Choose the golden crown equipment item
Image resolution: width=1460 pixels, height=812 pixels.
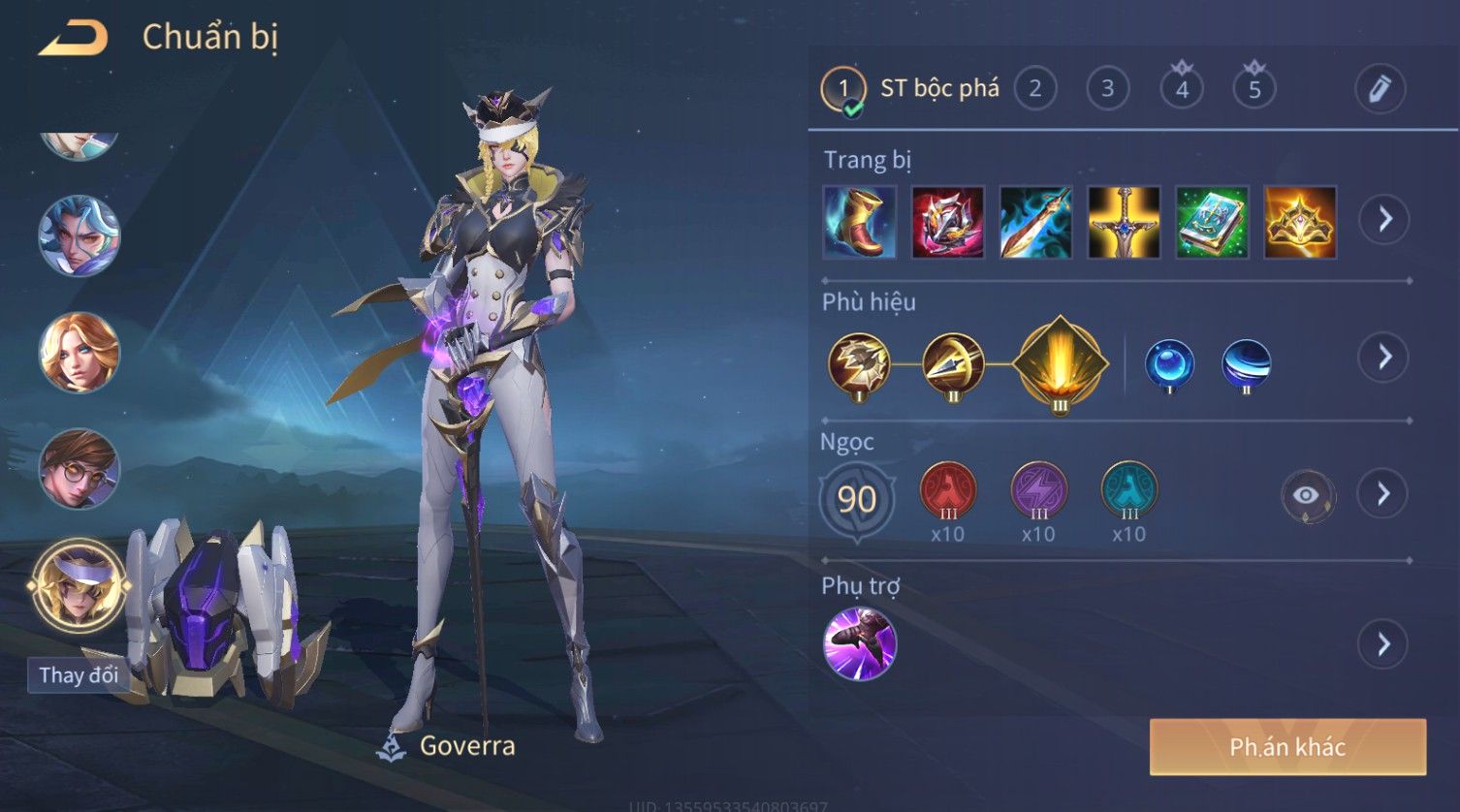(x=1300, y=222)
